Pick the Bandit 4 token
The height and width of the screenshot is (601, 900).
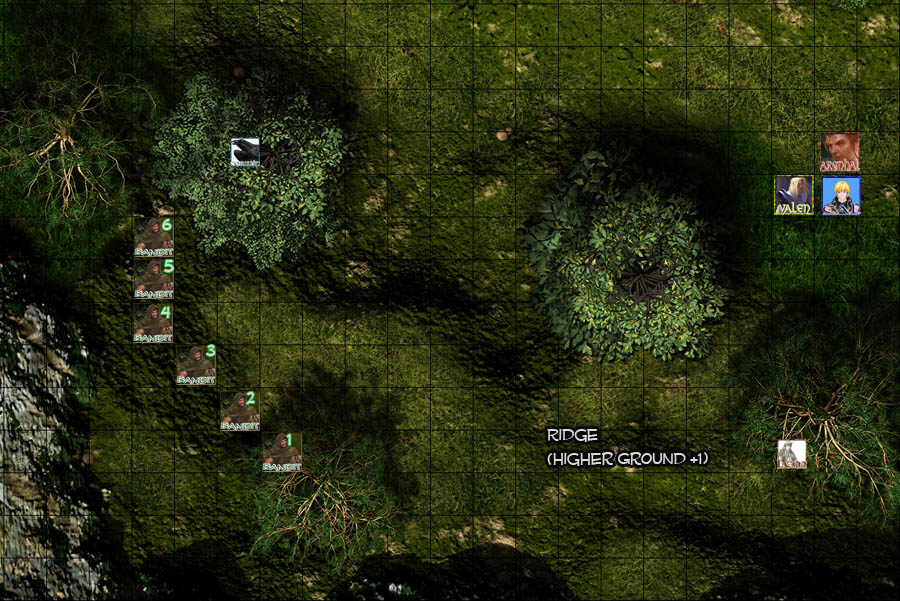[154, 323]
